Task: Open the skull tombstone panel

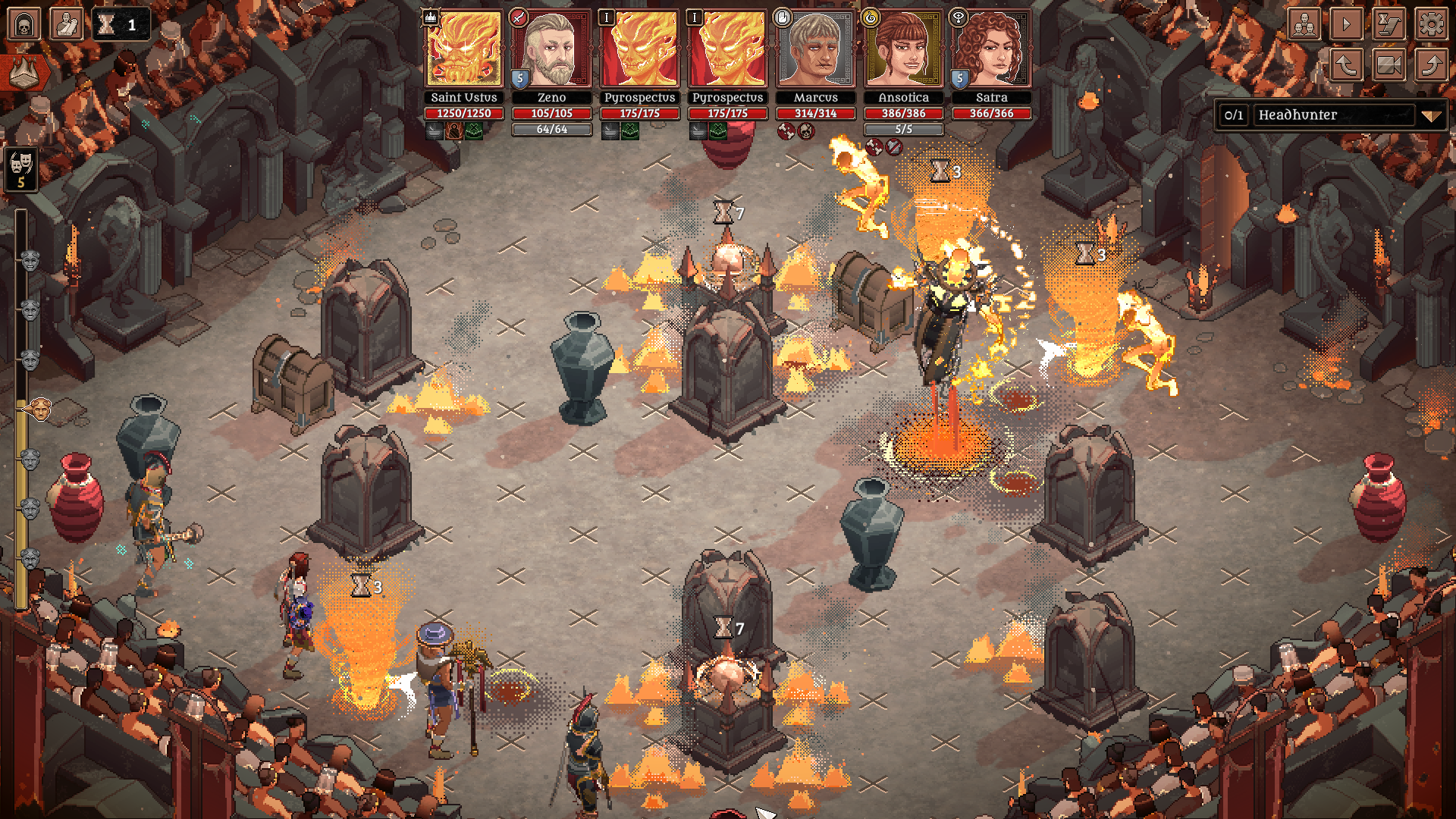Action: click(24, 24)
